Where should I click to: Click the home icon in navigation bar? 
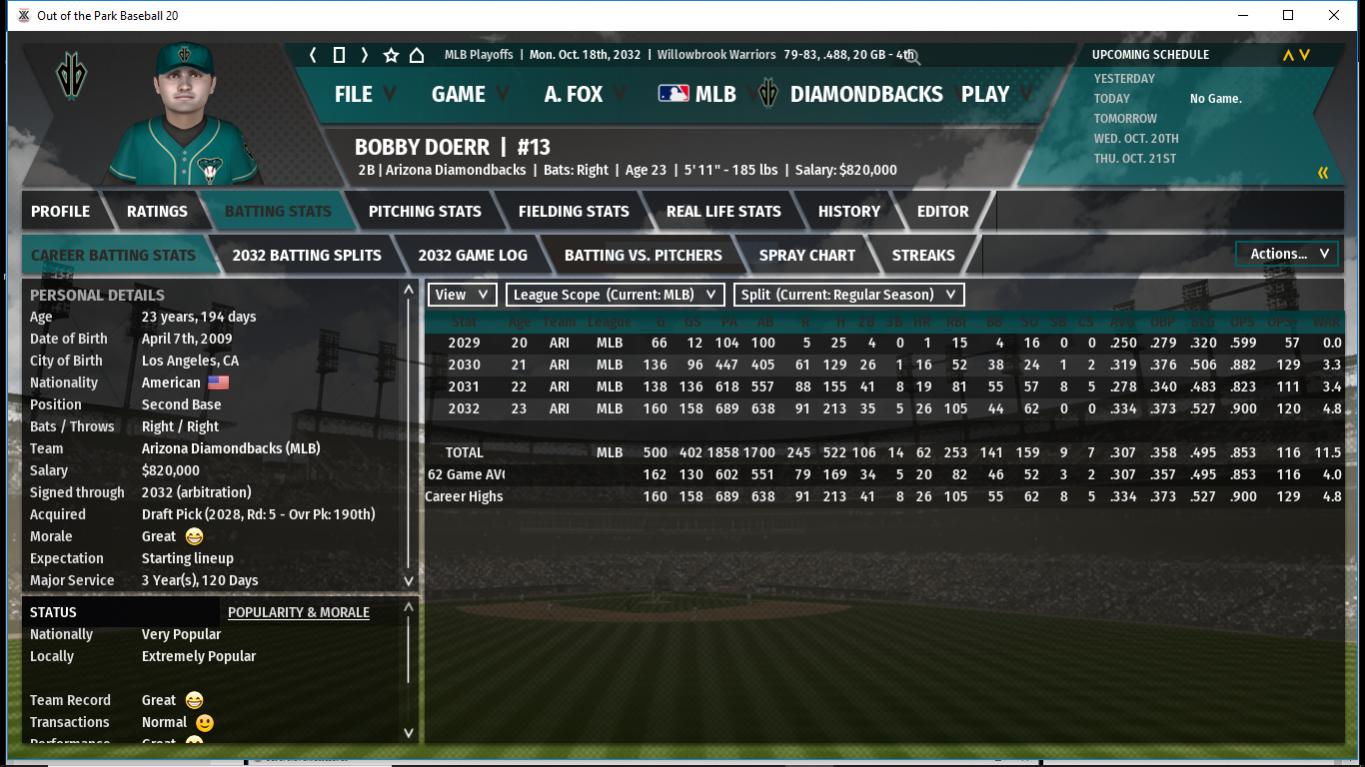(x=417, y=55)
